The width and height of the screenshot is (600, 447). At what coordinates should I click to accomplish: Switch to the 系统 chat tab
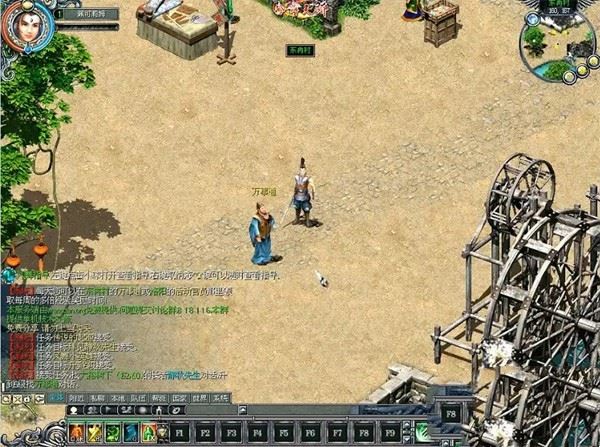point(222,397)
